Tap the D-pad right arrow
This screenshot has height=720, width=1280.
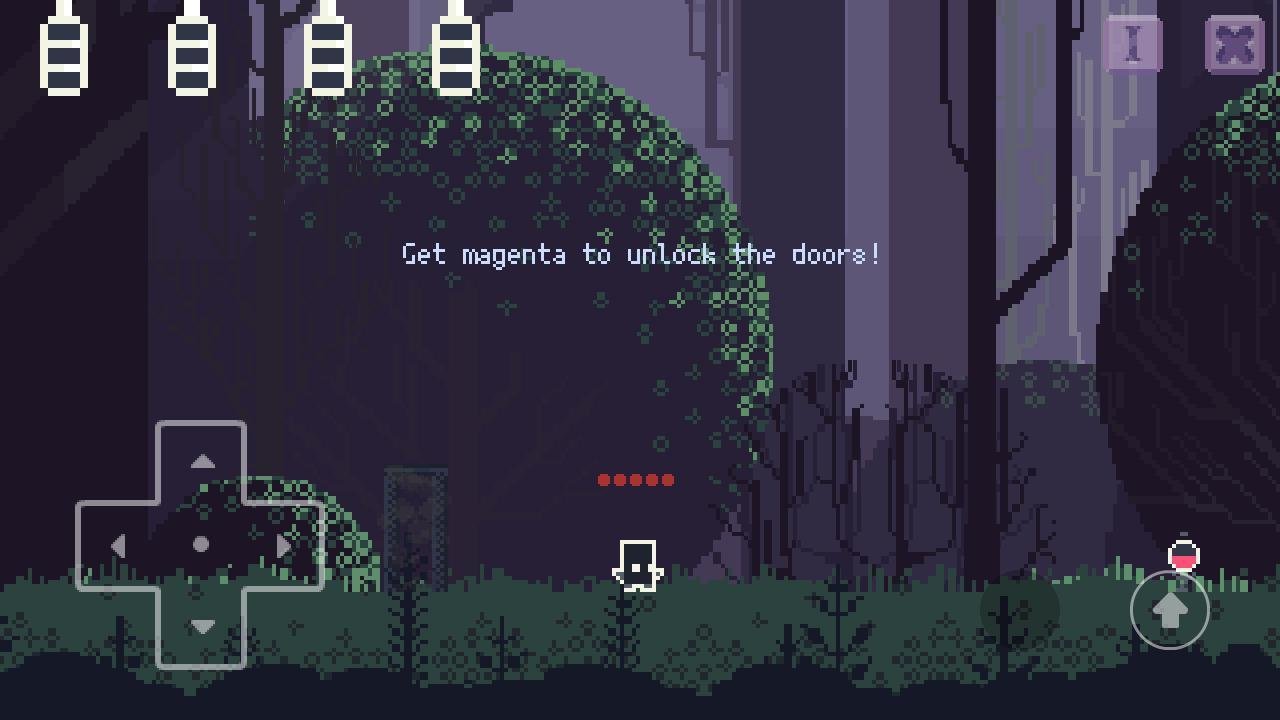(x=284, y=546)
